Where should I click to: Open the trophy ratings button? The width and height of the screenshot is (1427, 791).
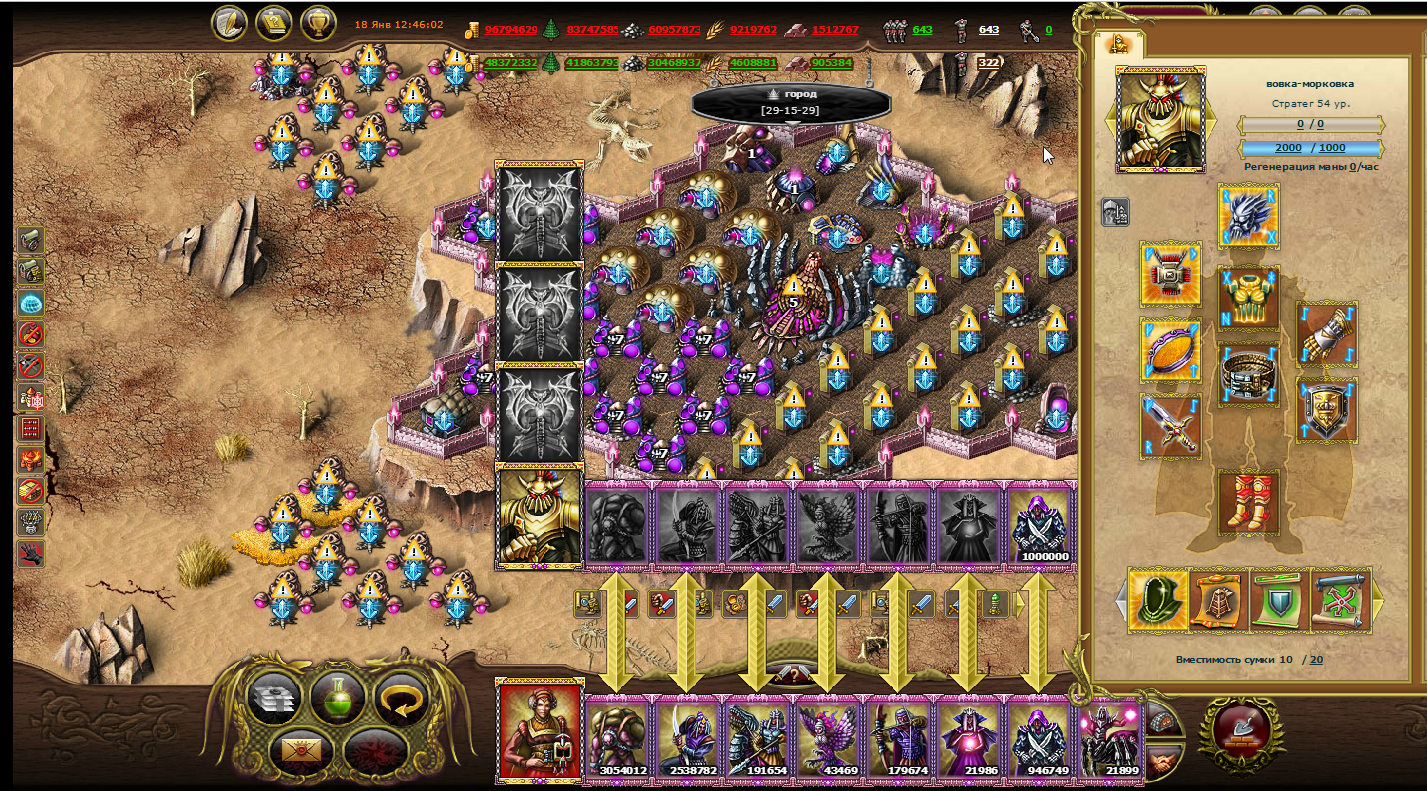pyautogui.click(x=317, y=23)
